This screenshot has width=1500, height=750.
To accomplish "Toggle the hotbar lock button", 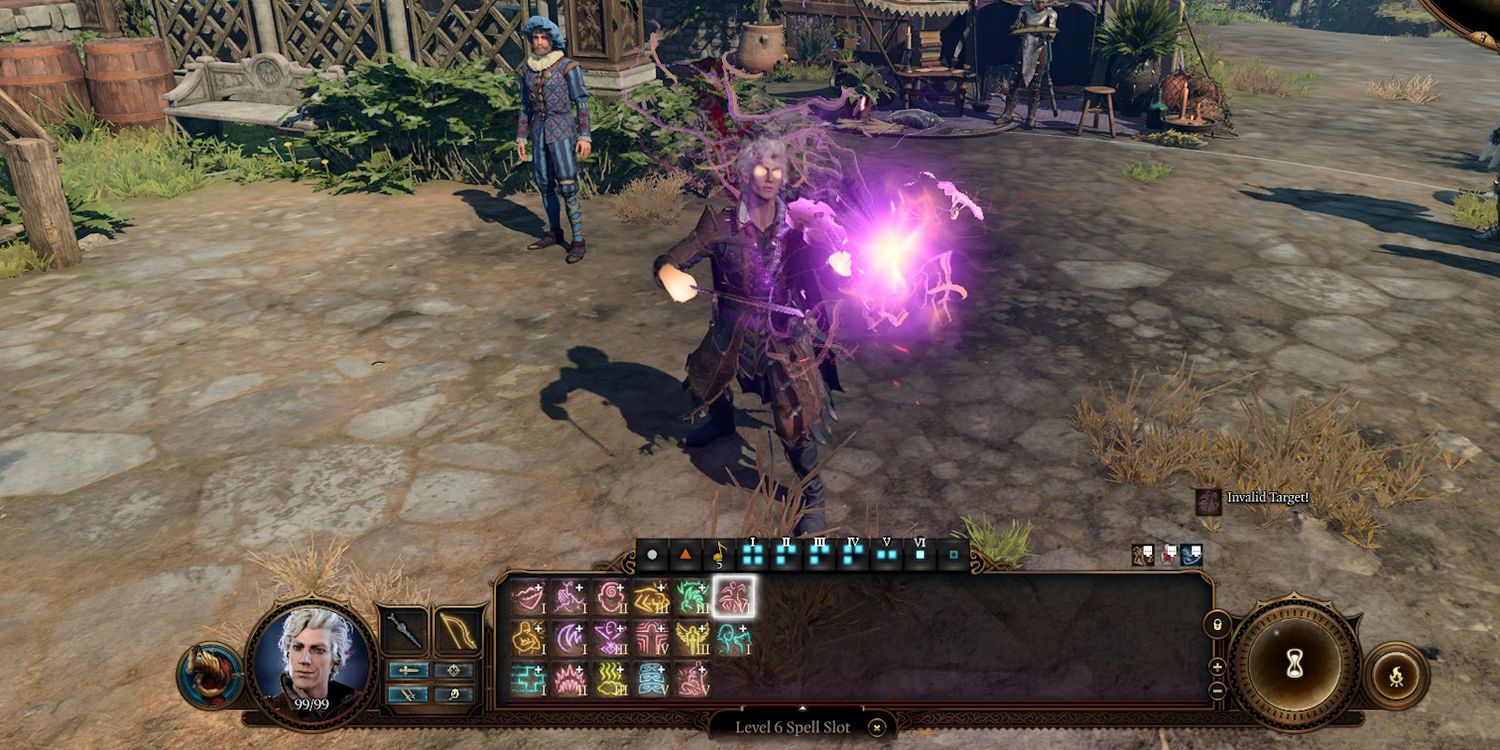I will [x=1217, y=622].
